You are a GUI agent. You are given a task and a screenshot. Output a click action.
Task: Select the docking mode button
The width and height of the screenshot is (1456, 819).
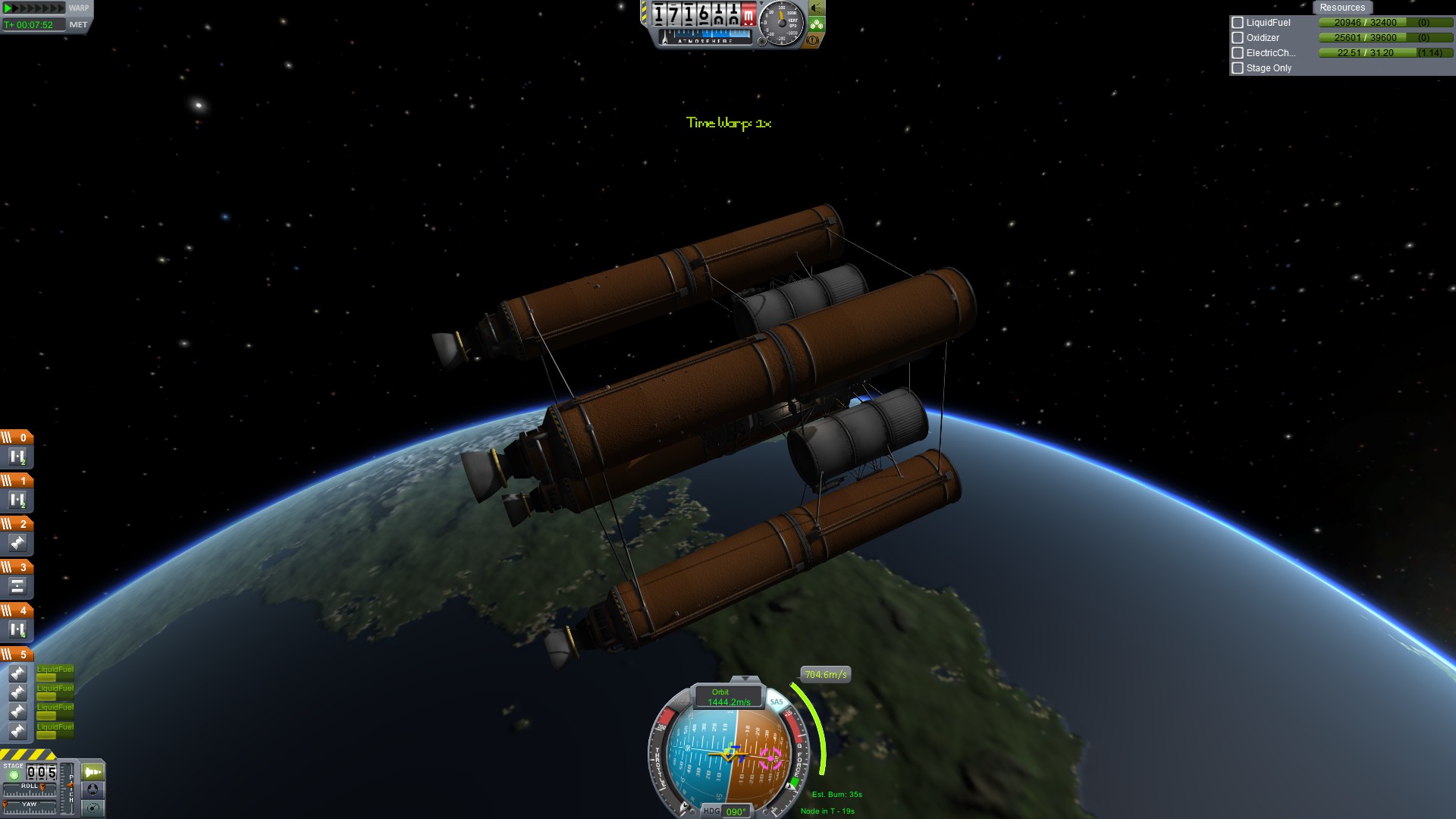point(93,790)
